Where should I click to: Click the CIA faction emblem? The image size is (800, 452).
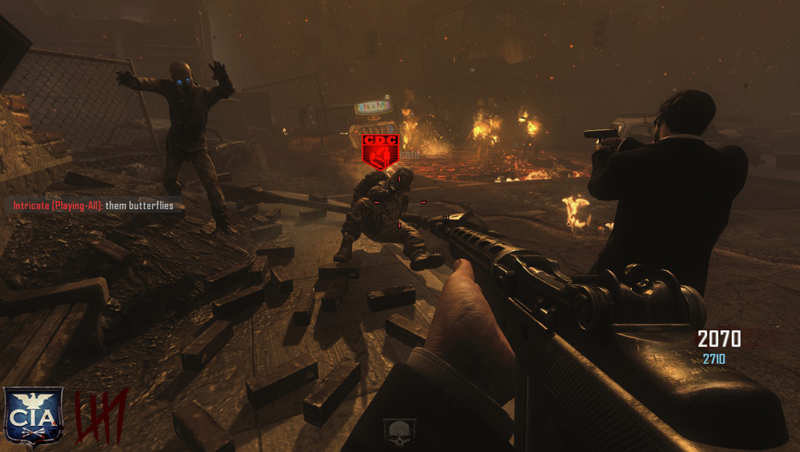pyautogui.click(x=33, y=416)
